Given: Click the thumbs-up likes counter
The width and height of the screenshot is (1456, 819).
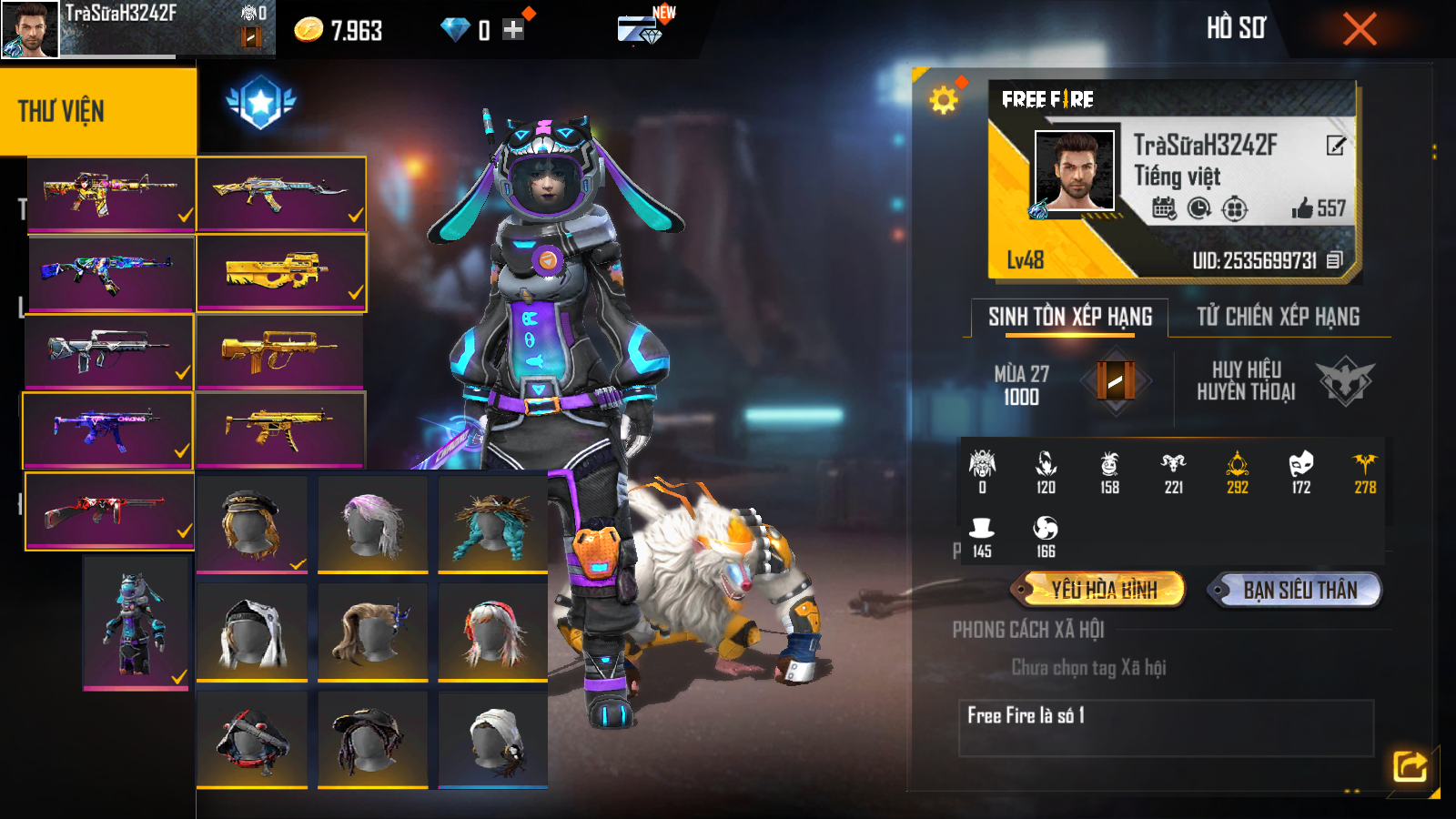Looking at the screenshot, I should tap(1318, 208).
